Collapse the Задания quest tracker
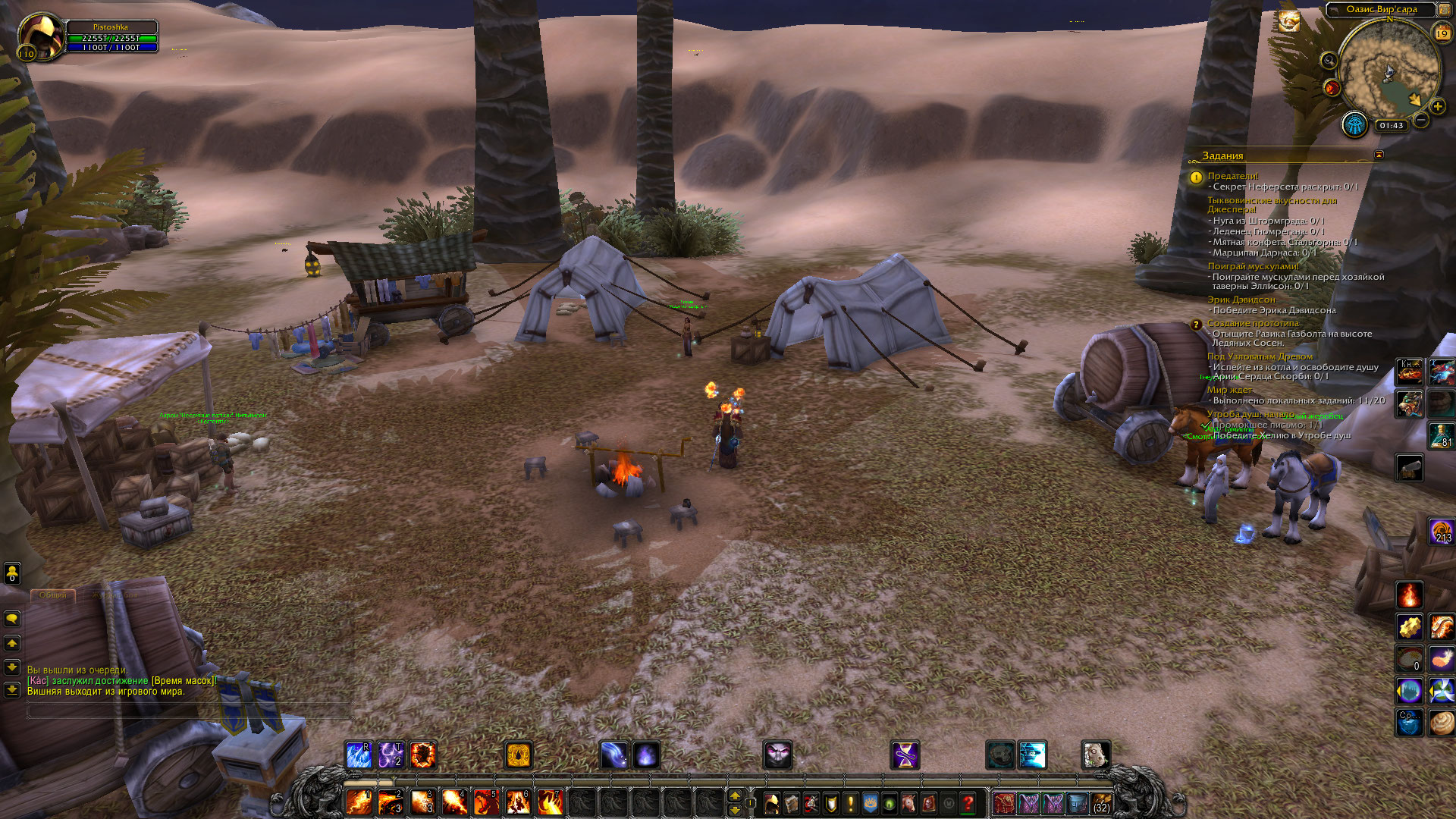This screenshot has width=1456, height=819. (x=1379, y=155)
